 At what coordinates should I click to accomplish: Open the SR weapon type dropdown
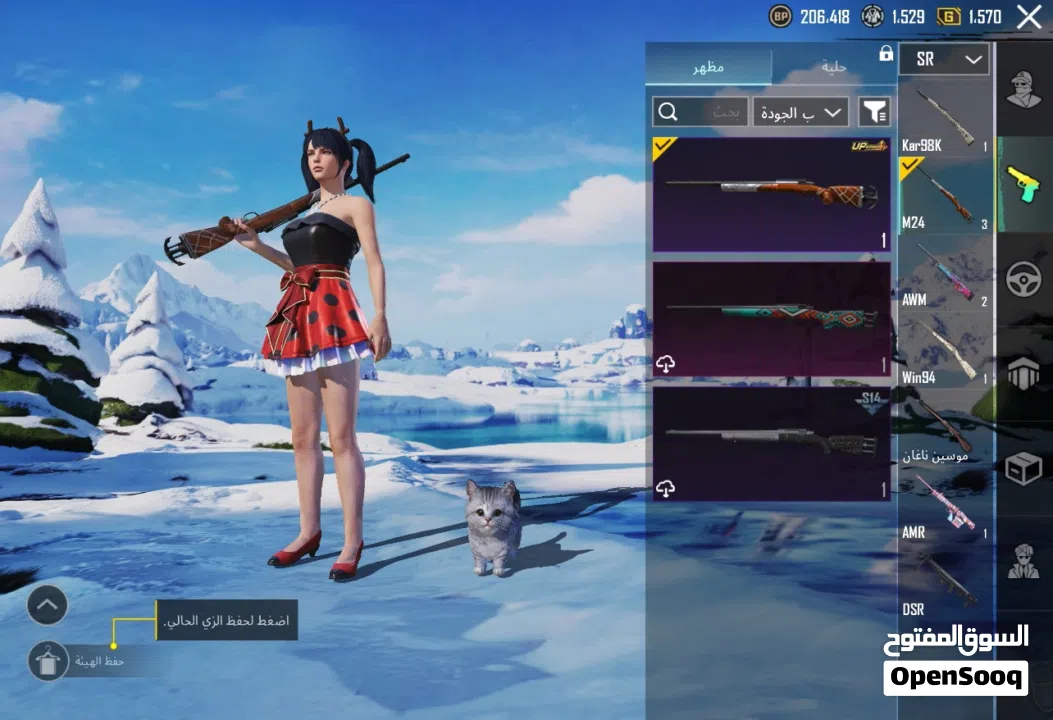943,59
